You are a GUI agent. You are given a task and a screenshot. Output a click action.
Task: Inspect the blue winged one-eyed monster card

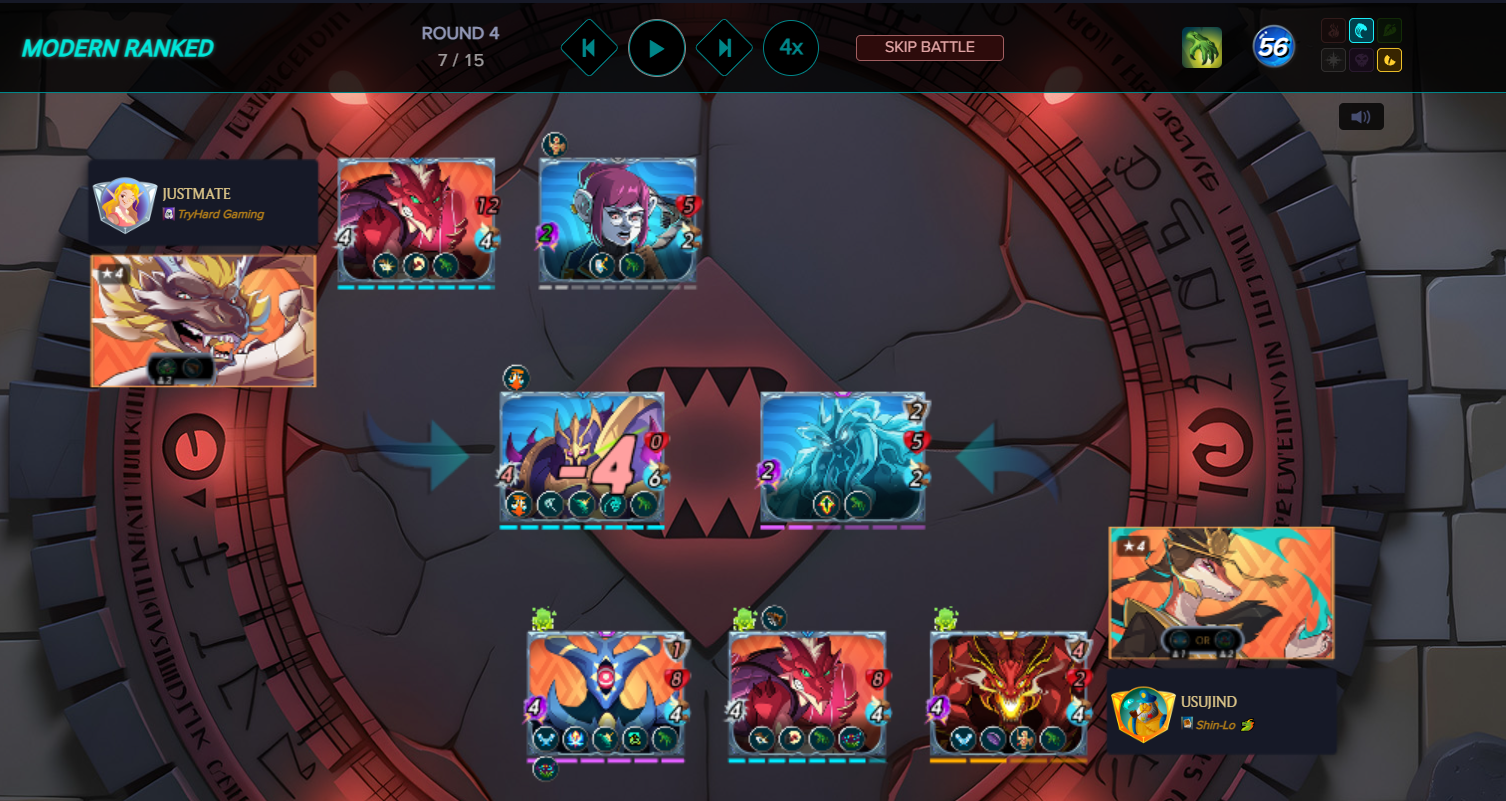coord(606,693)
